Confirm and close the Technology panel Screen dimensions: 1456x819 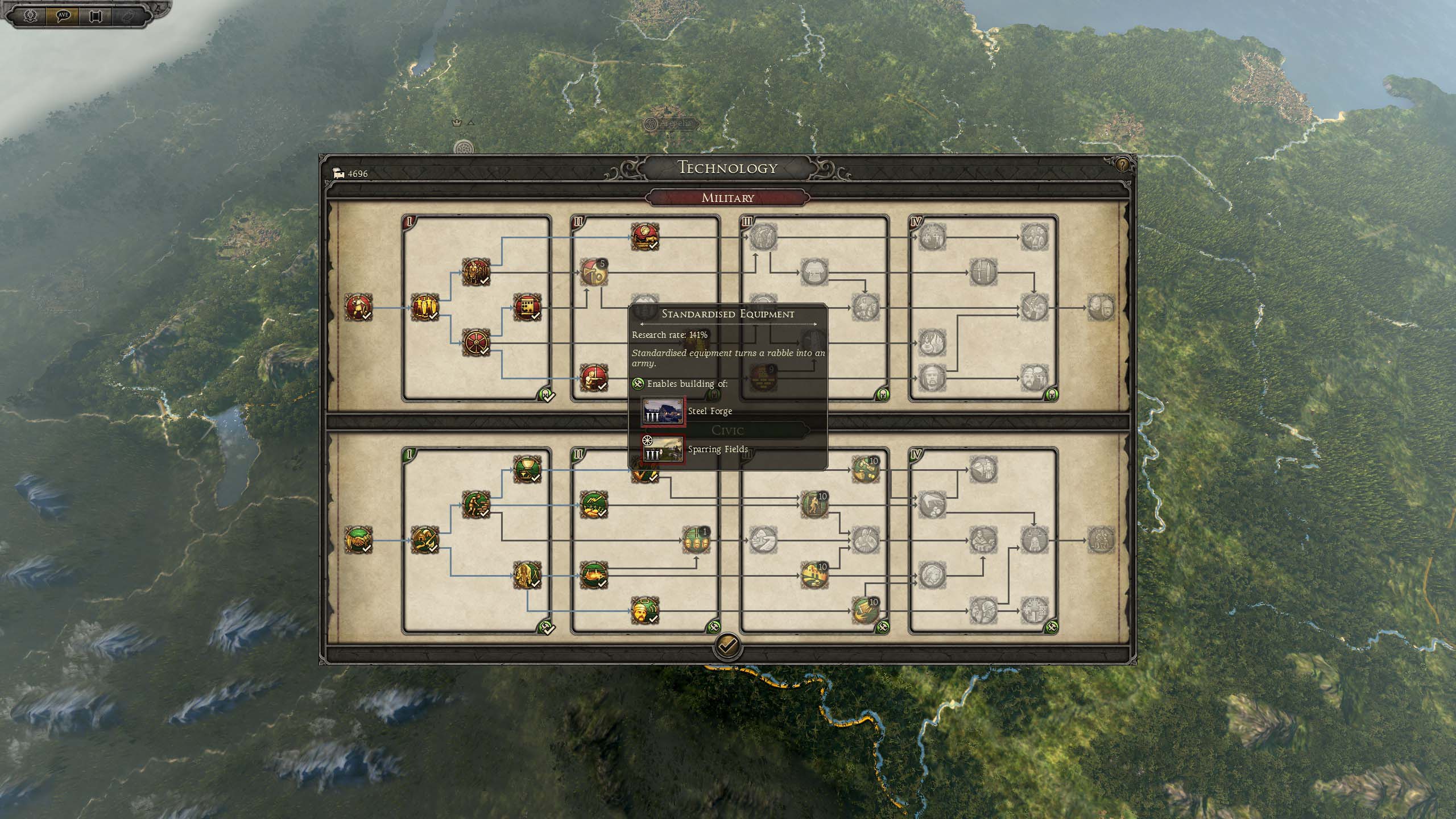click(x=727, y=646)
